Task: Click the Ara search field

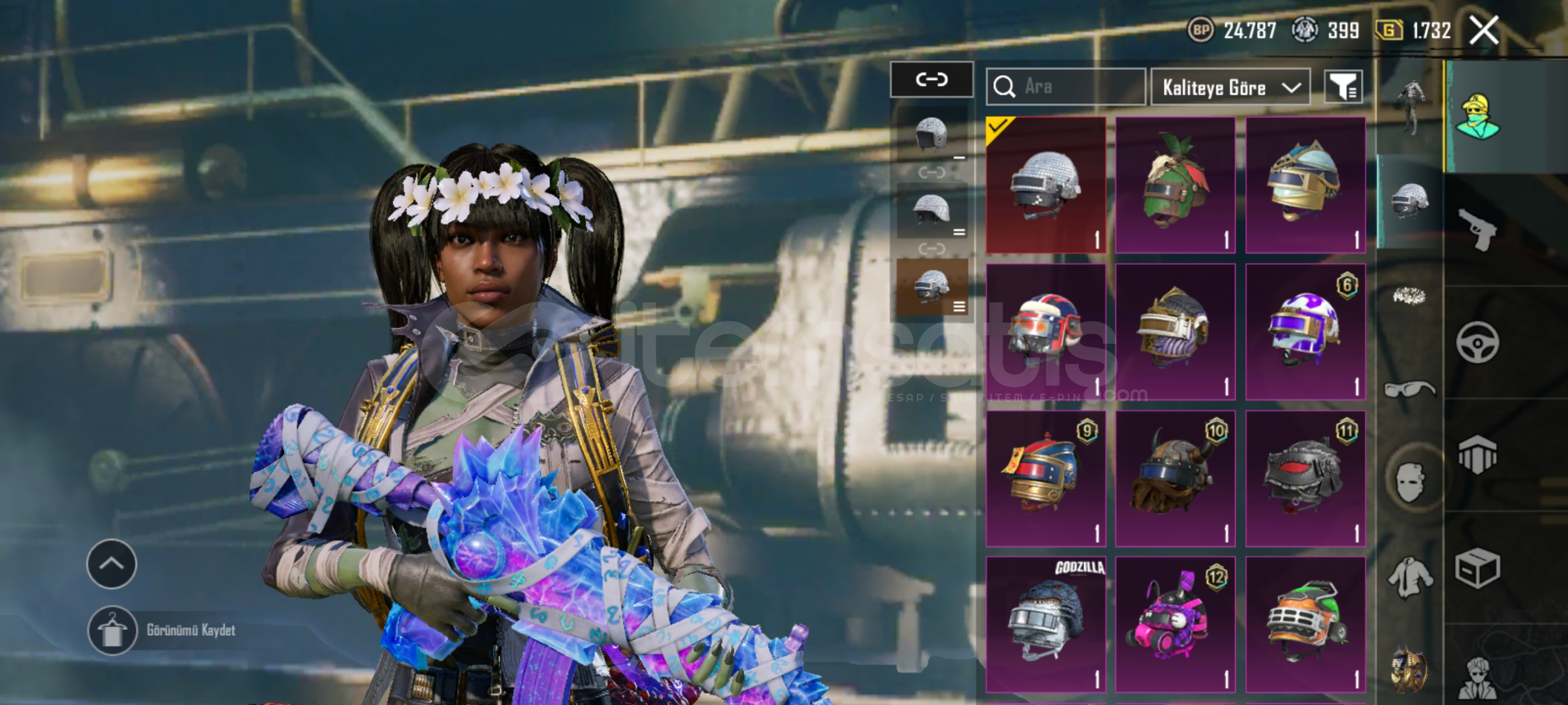Action: click(1066, 87)
